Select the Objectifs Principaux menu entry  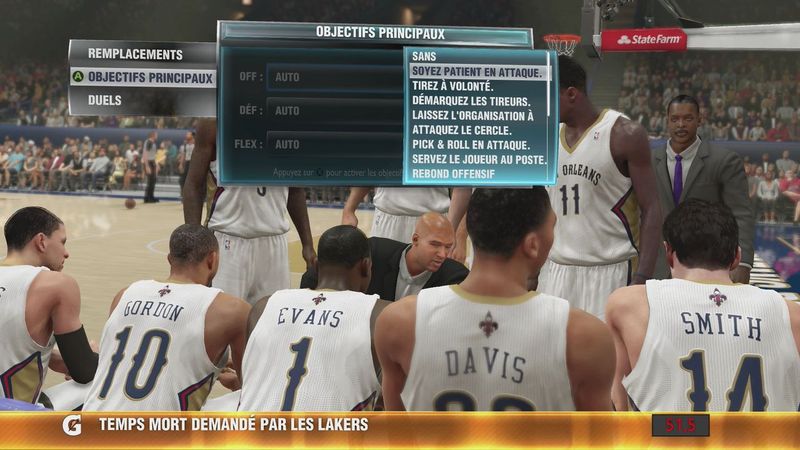150,77
